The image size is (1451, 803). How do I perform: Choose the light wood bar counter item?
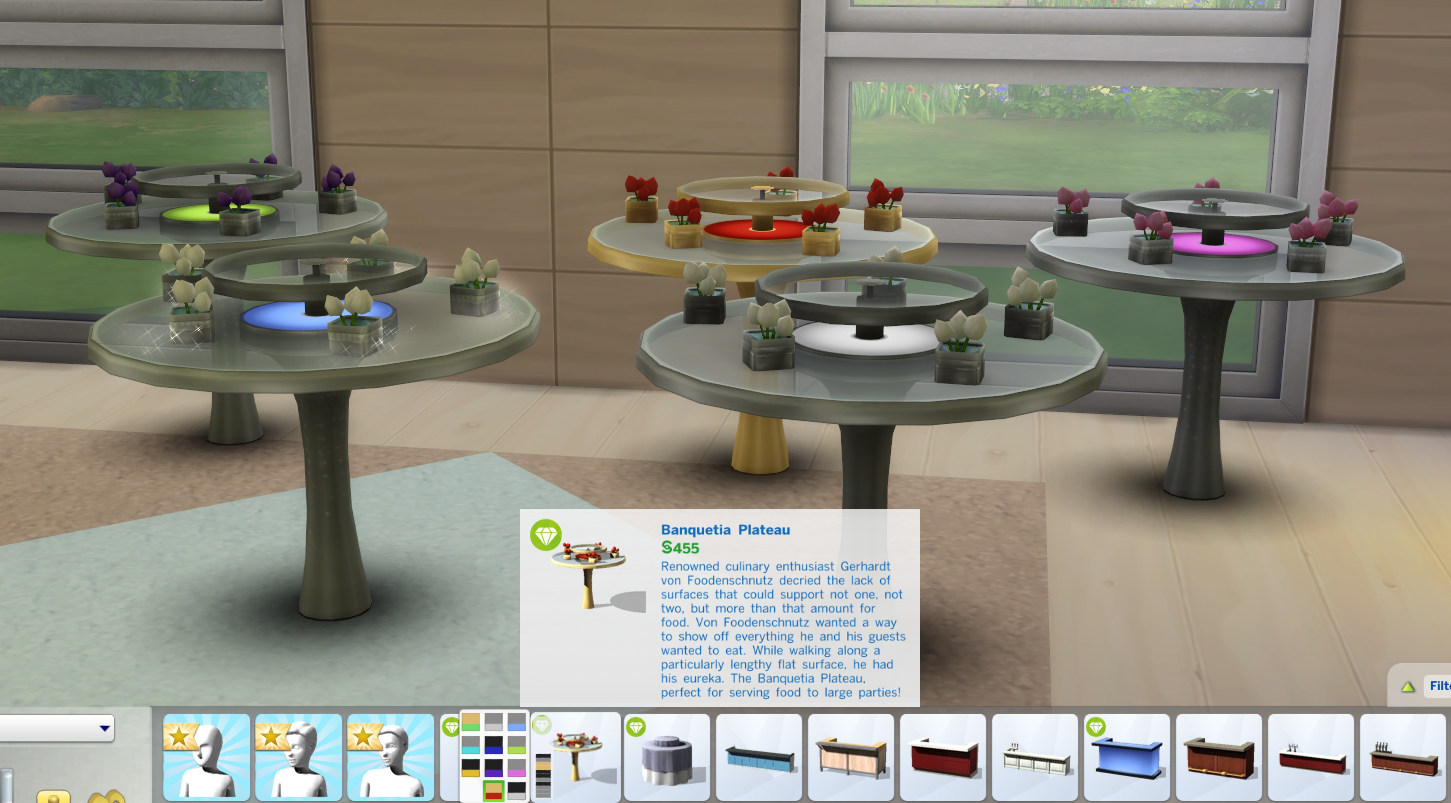tap(851, 756)
